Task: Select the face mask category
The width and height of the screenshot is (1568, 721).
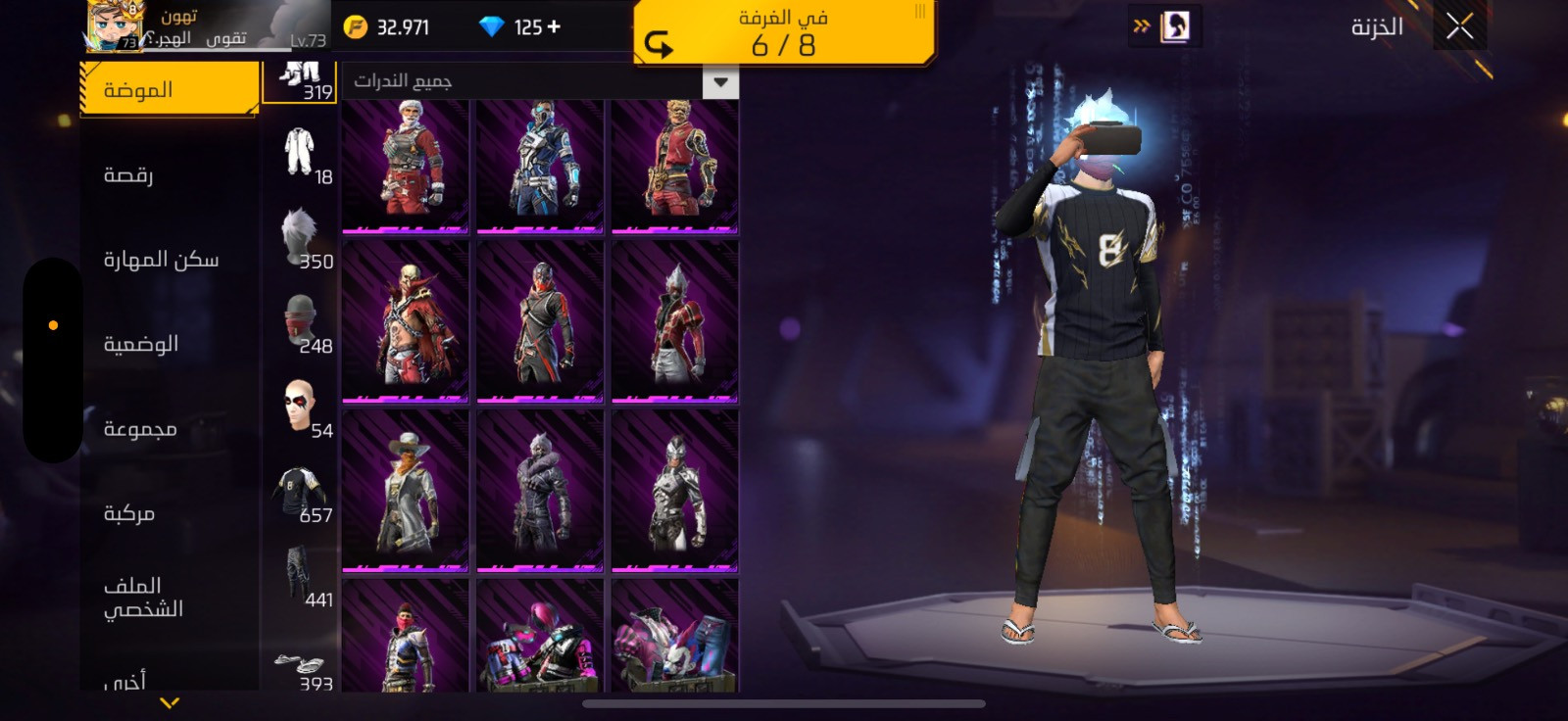Action: 301,407
